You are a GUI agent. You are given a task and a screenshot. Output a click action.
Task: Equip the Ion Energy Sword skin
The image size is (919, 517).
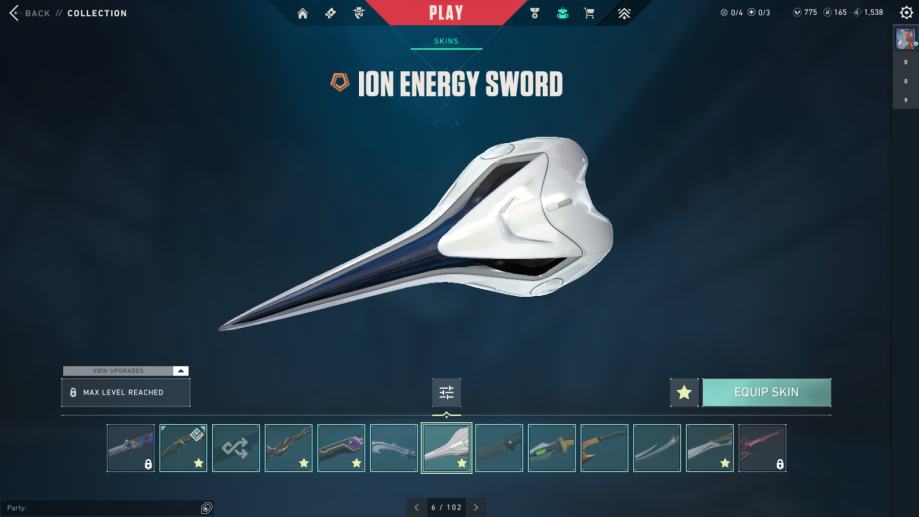pyautogui.click(x=766, y=392)
